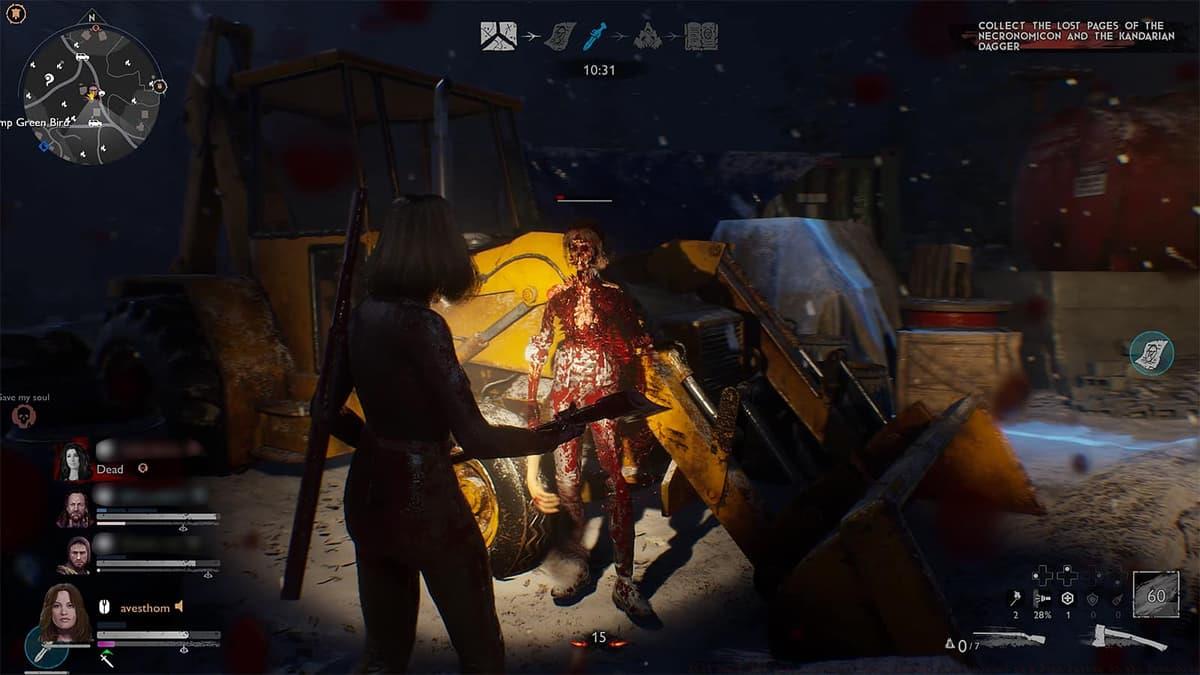Click the demon icon above the minimap
This screenshot has width=1200, height=675.
point(16,15)
